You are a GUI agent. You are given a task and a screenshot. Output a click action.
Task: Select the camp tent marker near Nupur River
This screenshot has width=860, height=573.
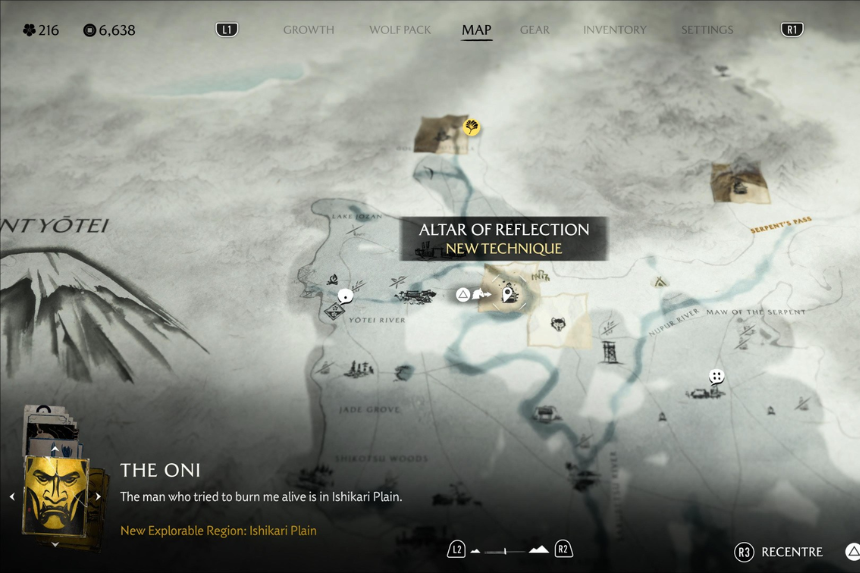click(x=660, y=283)
